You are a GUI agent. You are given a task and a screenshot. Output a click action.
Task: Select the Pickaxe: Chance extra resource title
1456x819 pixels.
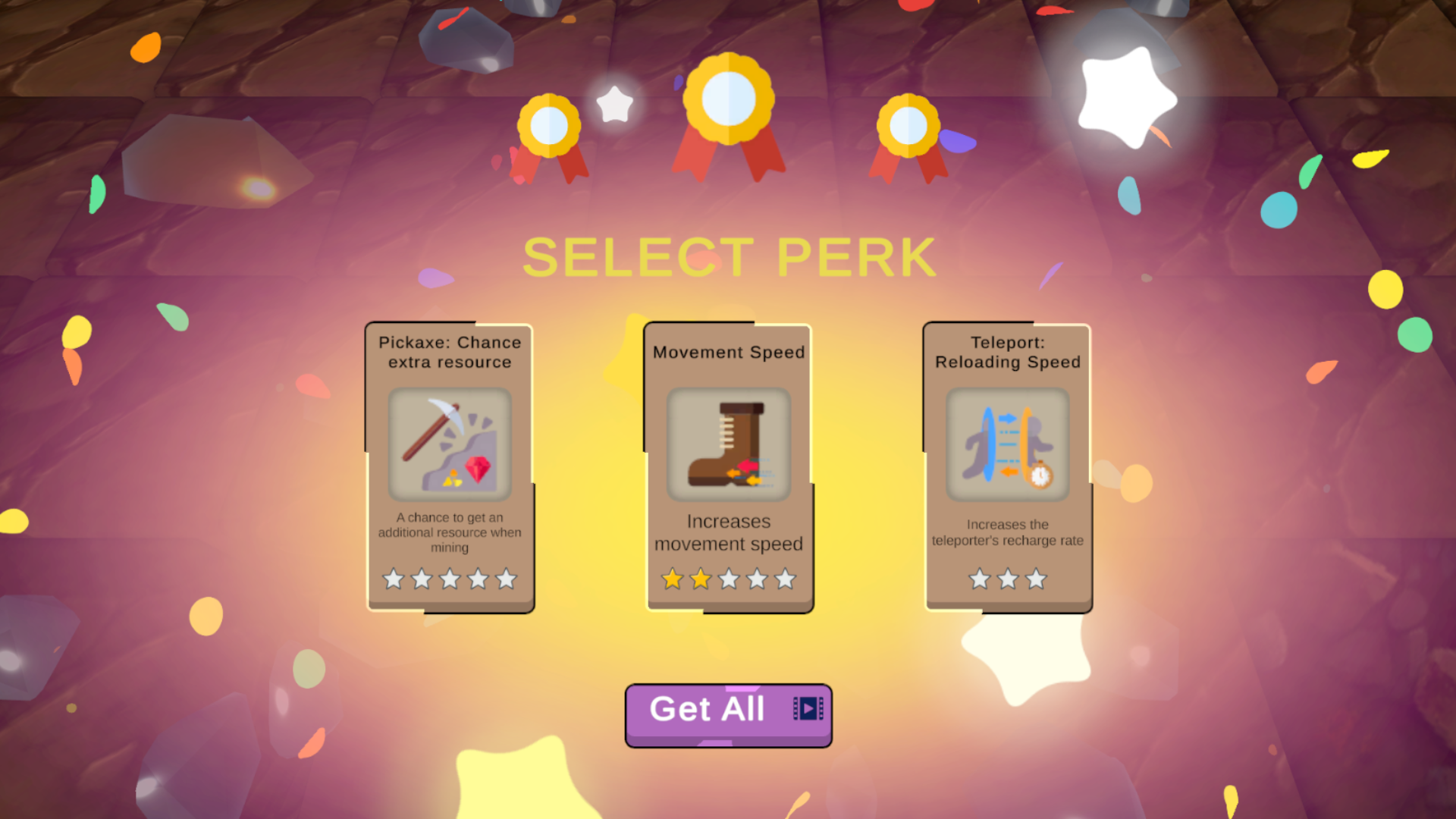point(449,352)
